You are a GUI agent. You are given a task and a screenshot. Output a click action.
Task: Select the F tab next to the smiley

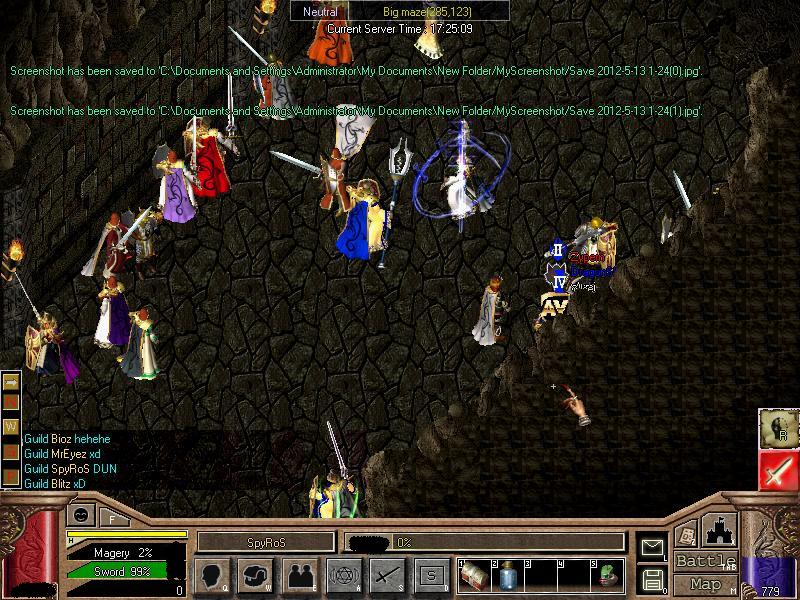(x=113, y=518)
